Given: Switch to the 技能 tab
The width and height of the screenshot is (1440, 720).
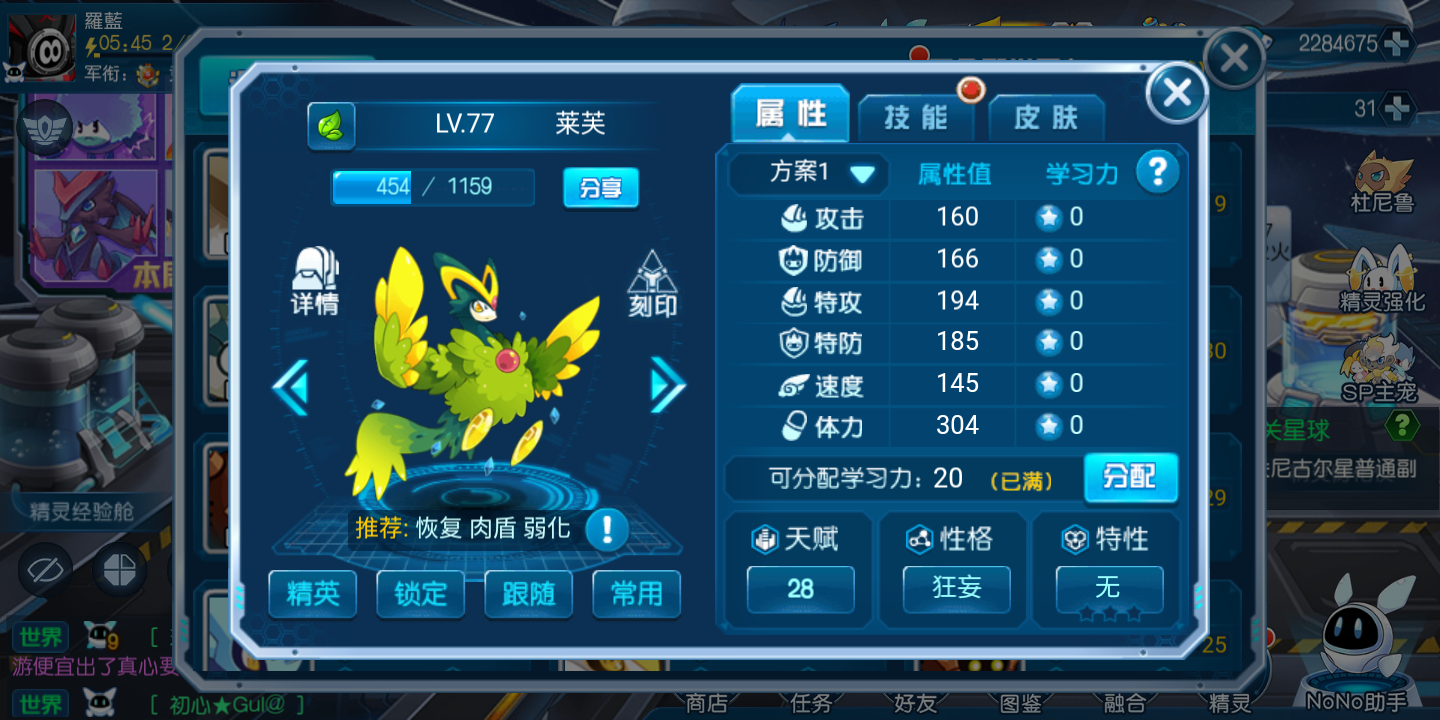Looking at the screenshot, I should (916, 118).
